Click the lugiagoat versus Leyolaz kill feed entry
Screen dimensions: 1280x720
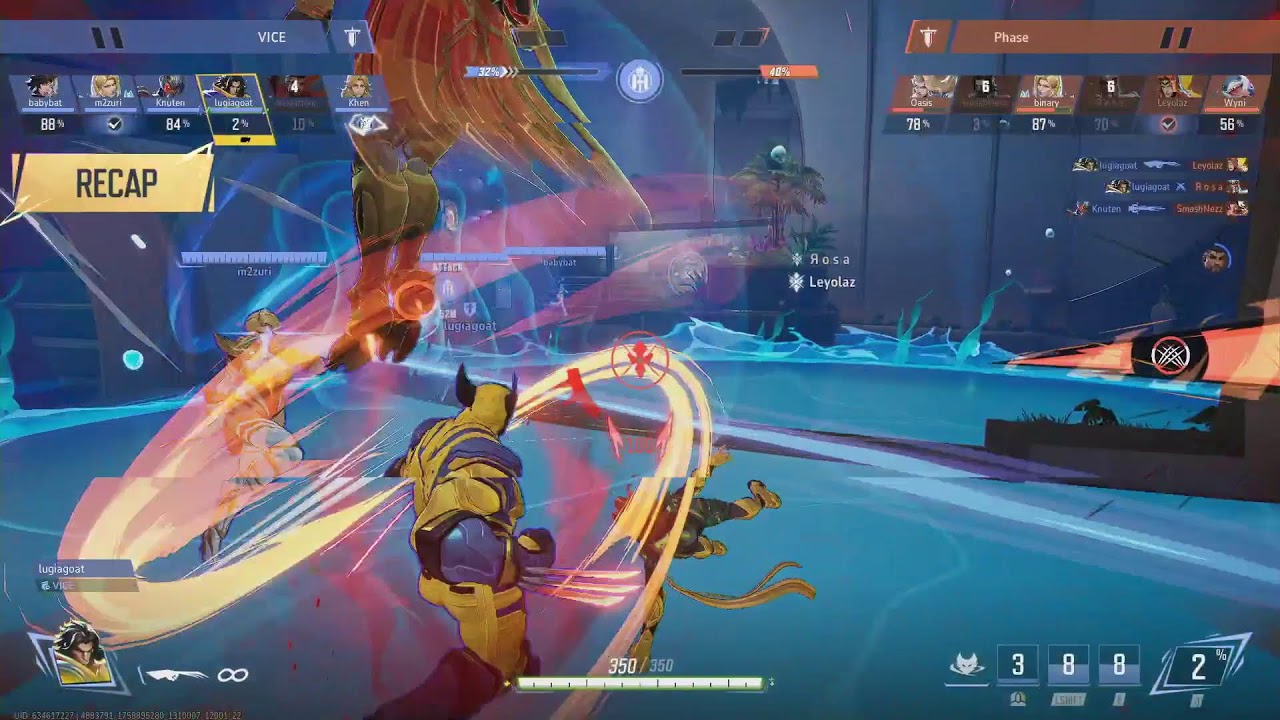[x=1160, y=165]
